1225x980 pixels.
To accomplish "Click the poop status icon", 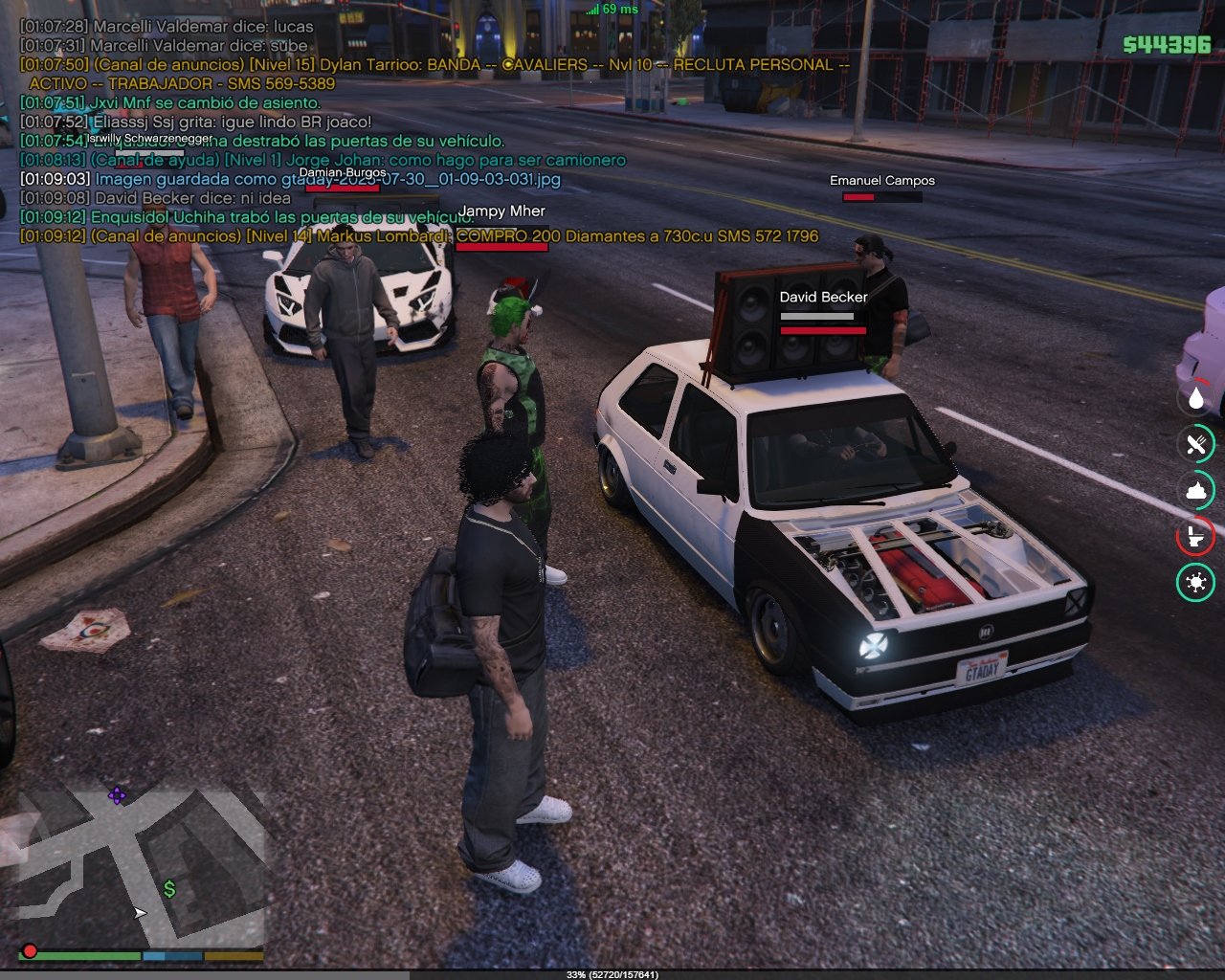I will click(1195, 490).
